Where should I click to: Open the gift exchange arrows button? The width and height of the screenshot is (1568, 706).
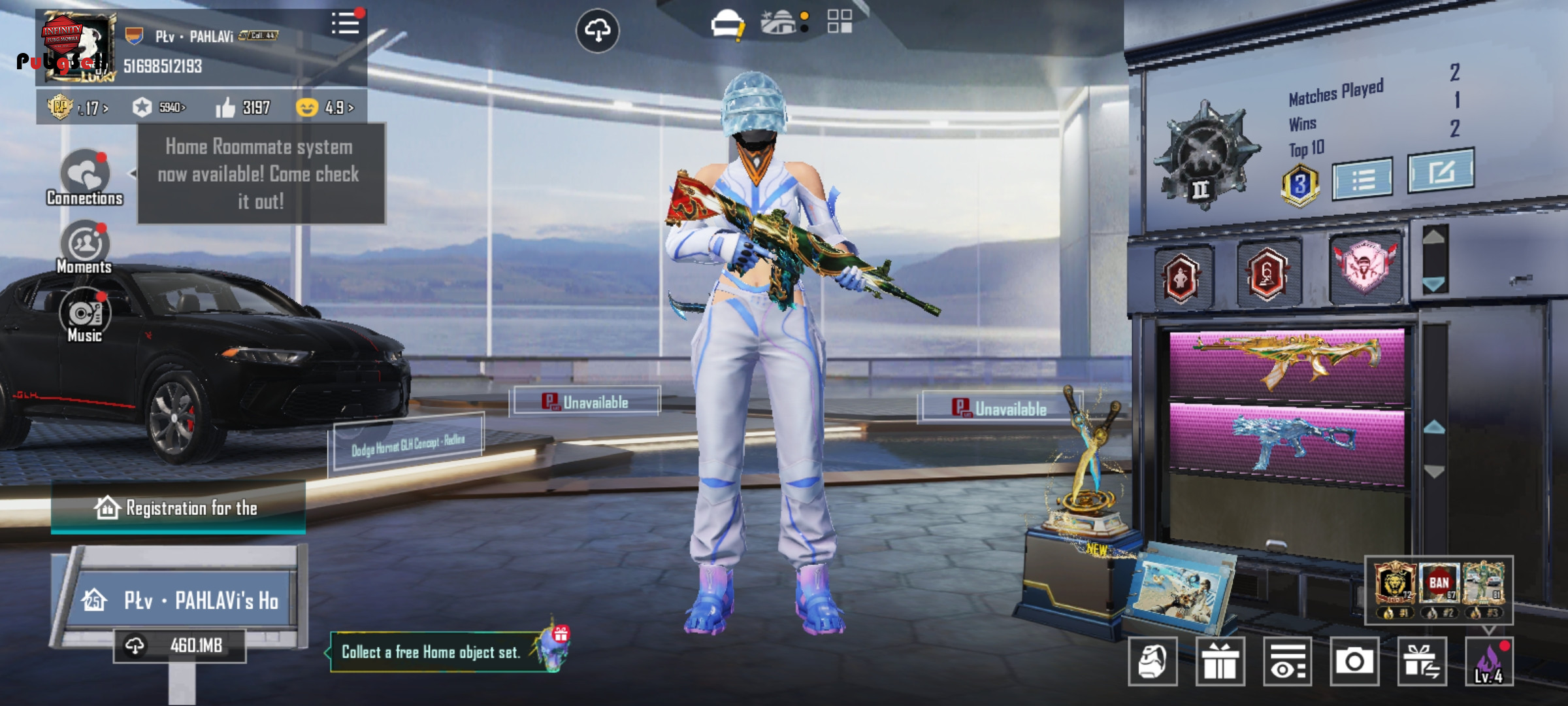pyautogui.click(x=1422, y=662)
